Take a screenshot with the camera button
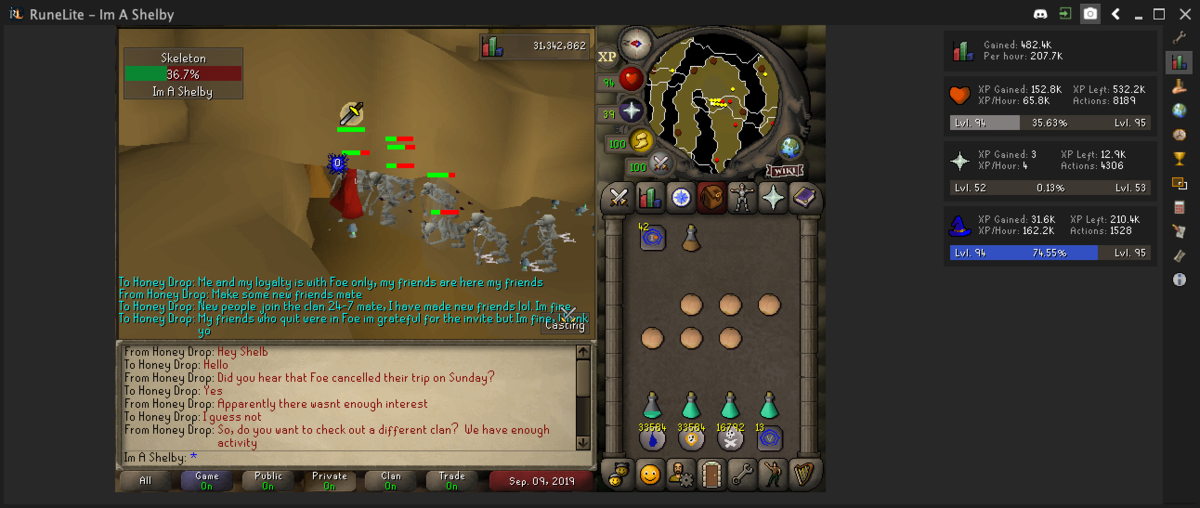The image size is (1200, 508). 1090,14
